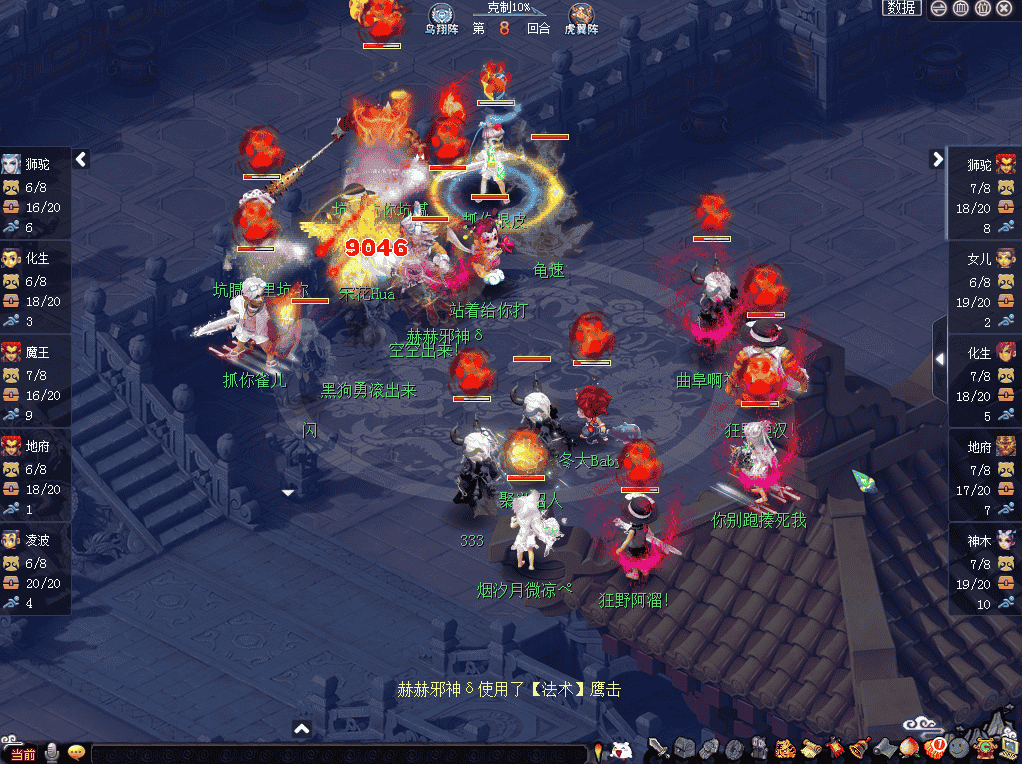The width and height of the screenshot is (1022, 764).
Task: Select the 女儿 row in the right team list
Action: click(985, 287)
